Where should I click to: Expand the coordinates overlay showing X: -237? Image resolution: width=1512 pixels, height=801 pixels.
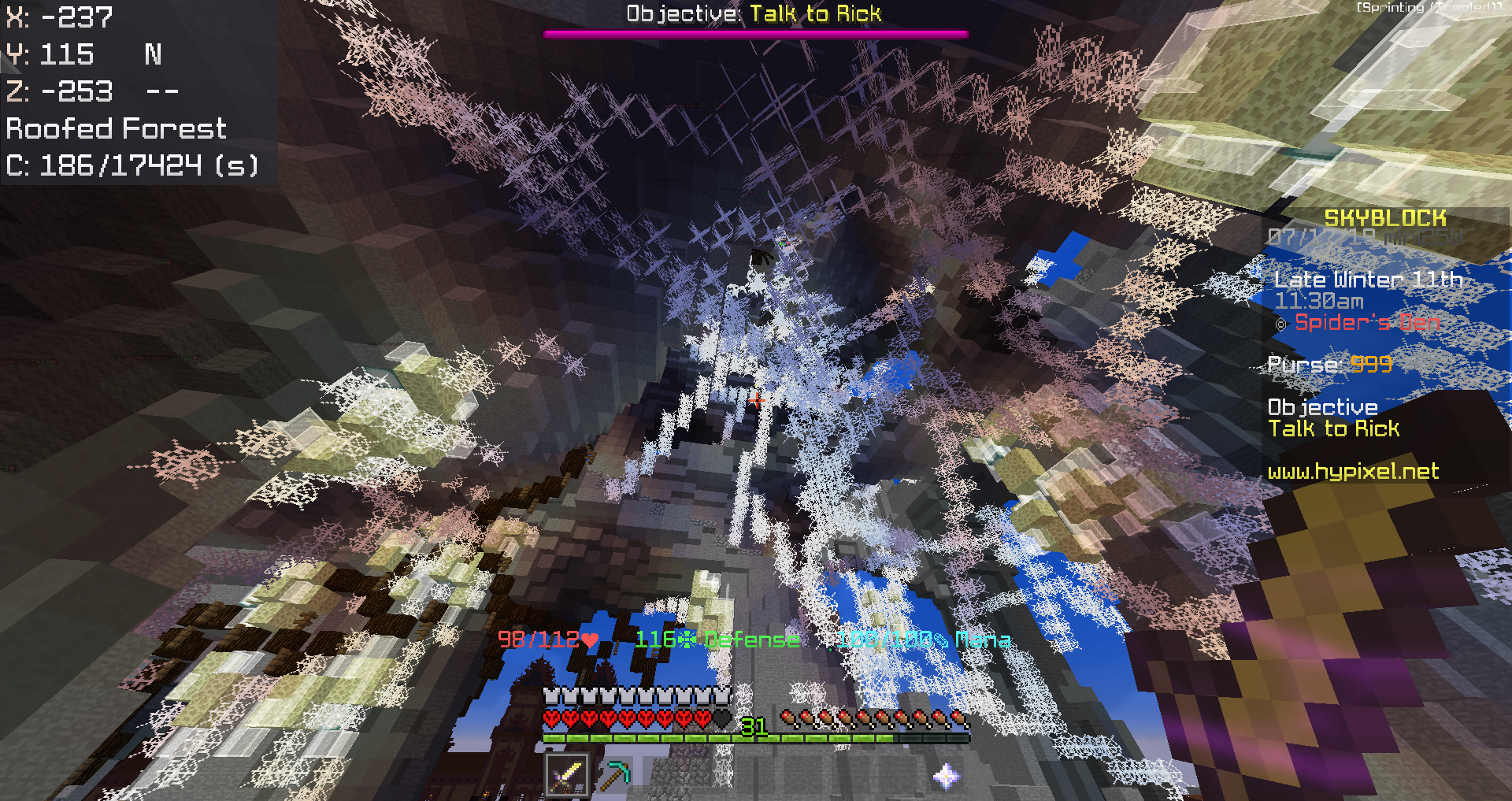(59, 17)
